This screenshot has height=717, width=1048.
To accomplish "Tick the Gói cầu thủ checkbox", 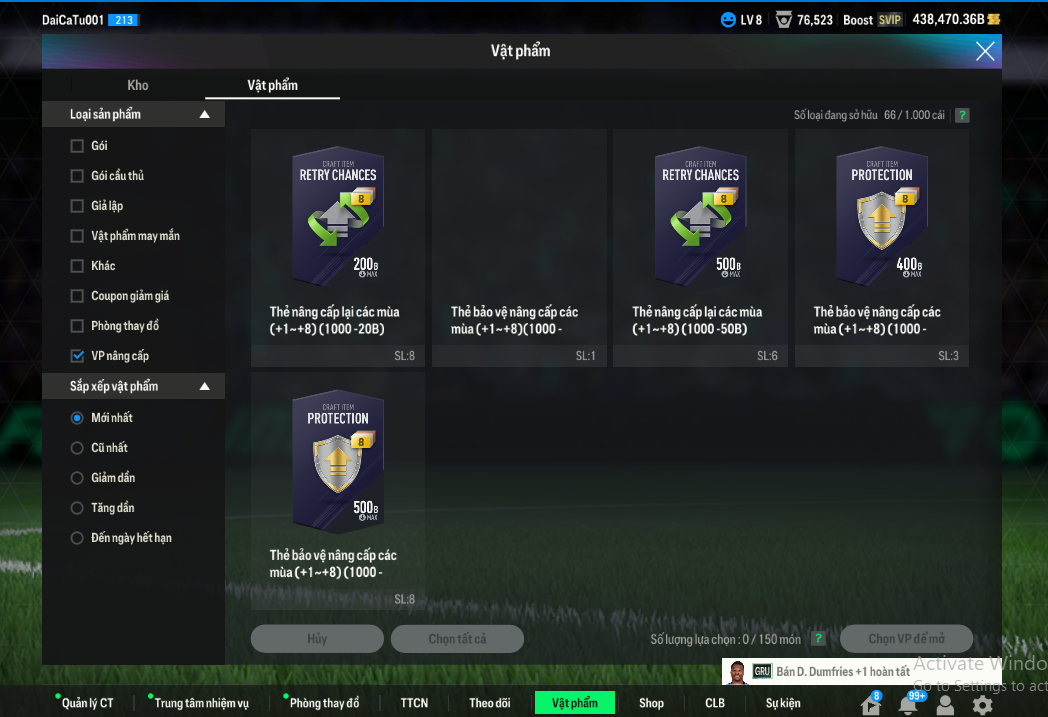I will click(x=78, y=176).
